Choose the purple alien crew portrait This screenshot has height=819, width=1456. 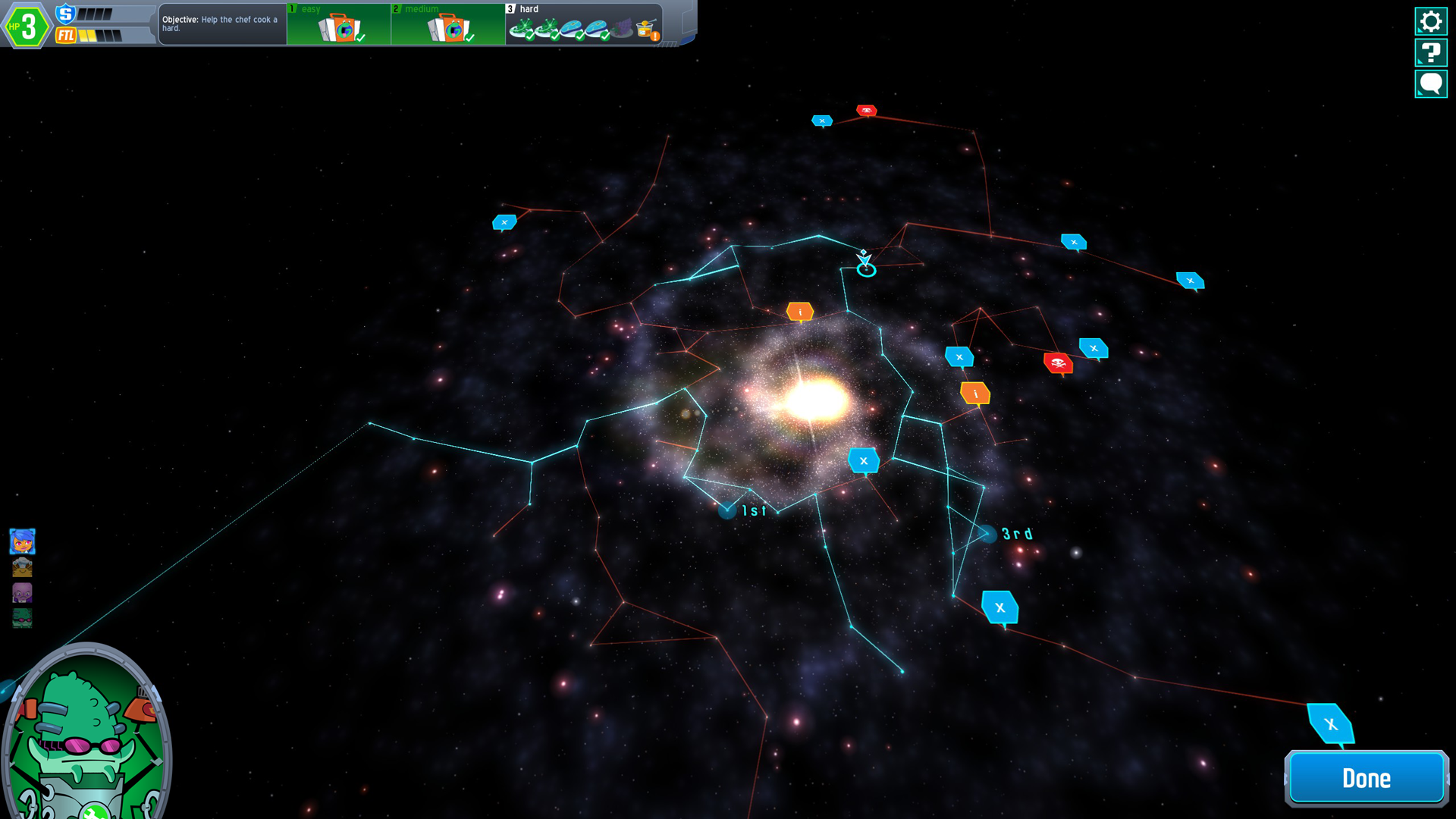coord(22,592)
